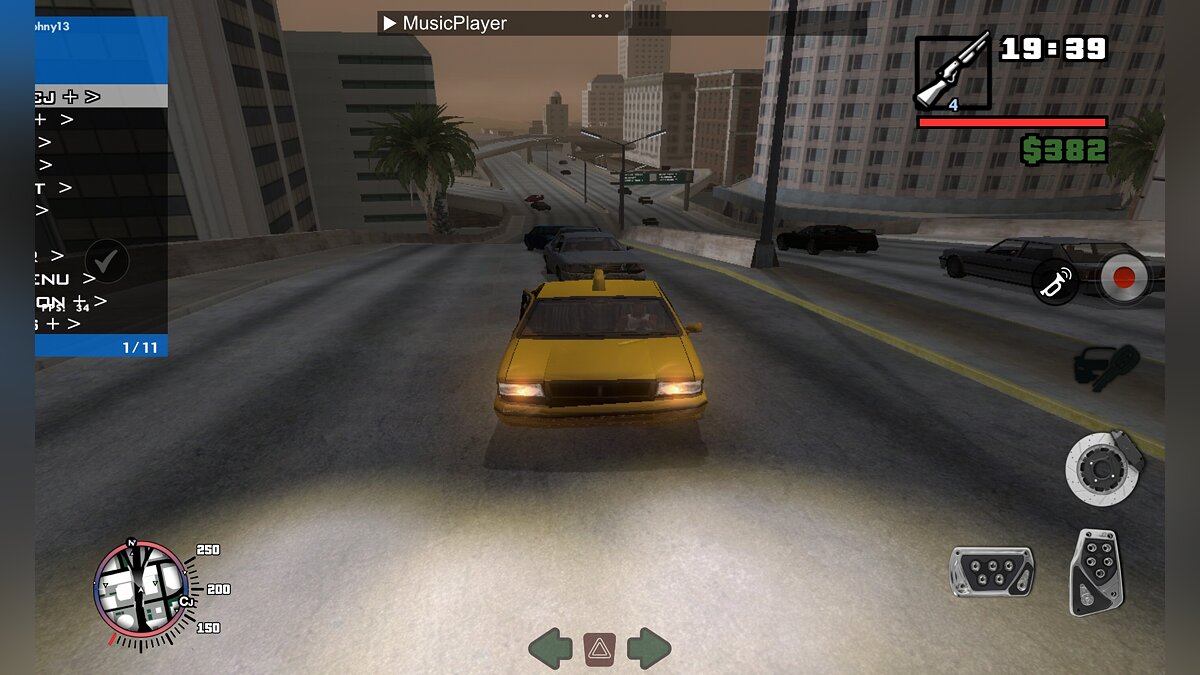Tap the exit vehicle car-door icon
Image resolution: width=1200 pixels, height=675 pixels.
coord(1106,367)
